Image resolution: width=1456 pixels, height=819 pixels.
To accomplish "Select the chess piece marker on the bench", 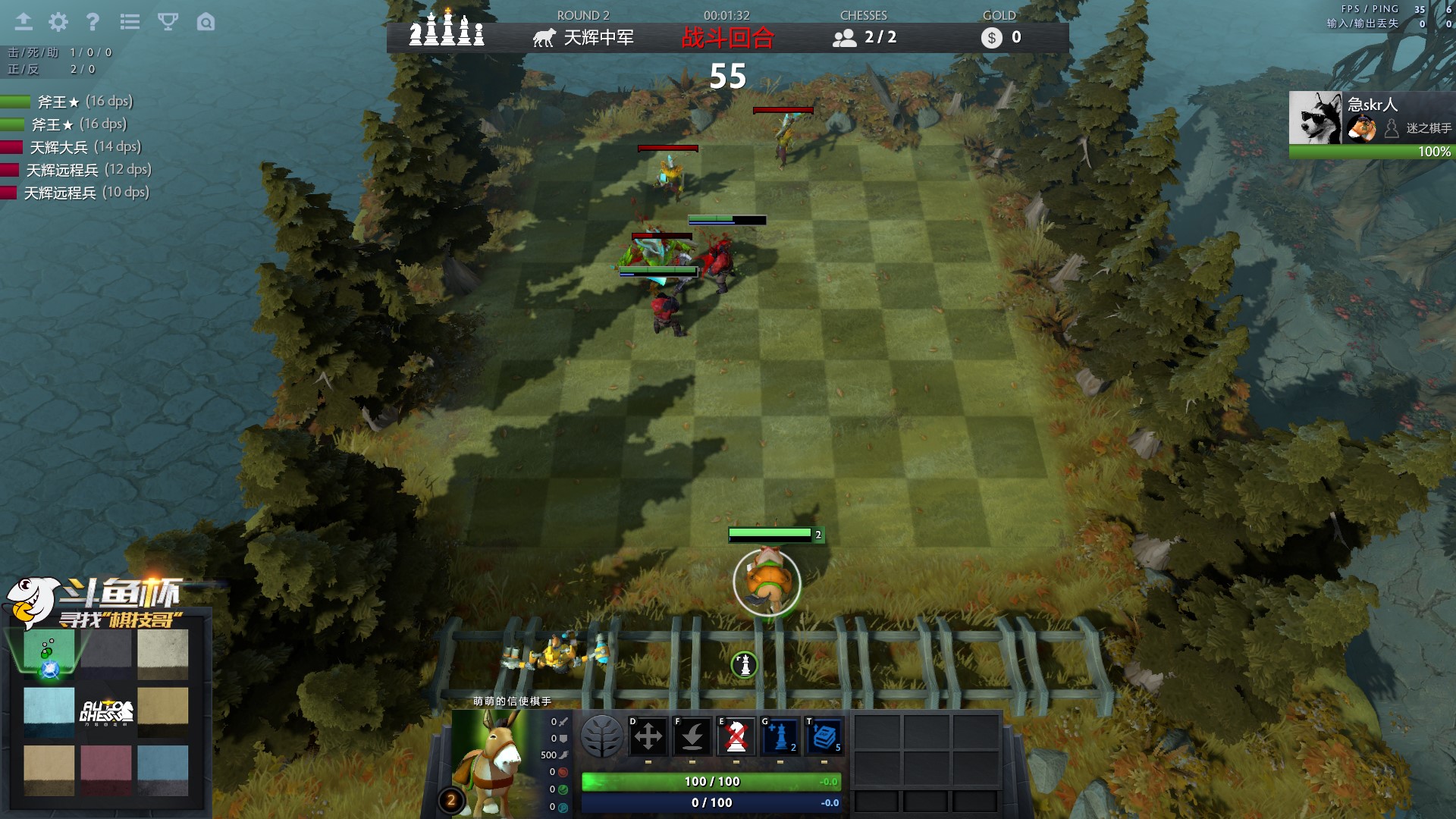I will click(745, 665).
